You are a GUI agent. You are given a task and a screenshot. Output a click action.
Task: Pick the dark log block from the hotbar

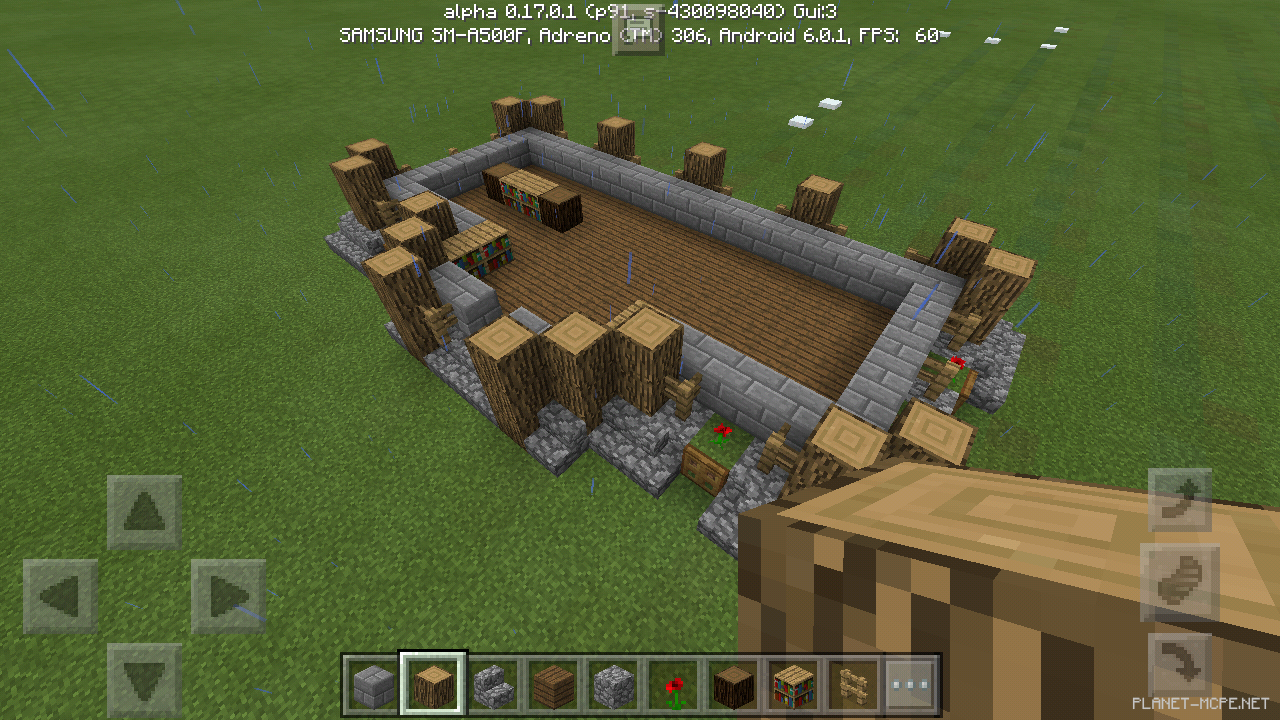tap(732, 682)
